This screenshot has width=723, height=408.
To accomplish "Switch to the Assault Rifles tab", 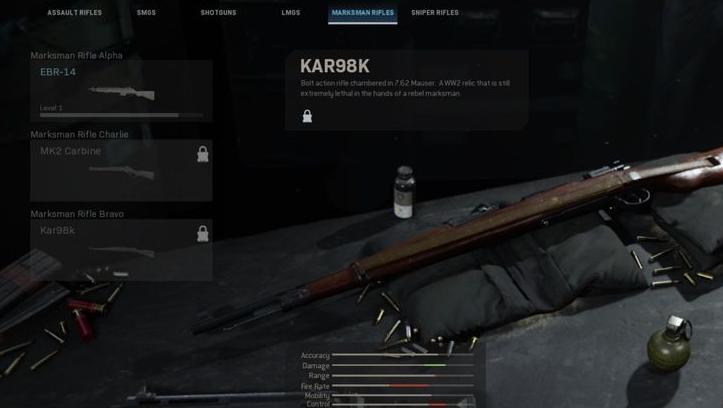I will point(74,13).
